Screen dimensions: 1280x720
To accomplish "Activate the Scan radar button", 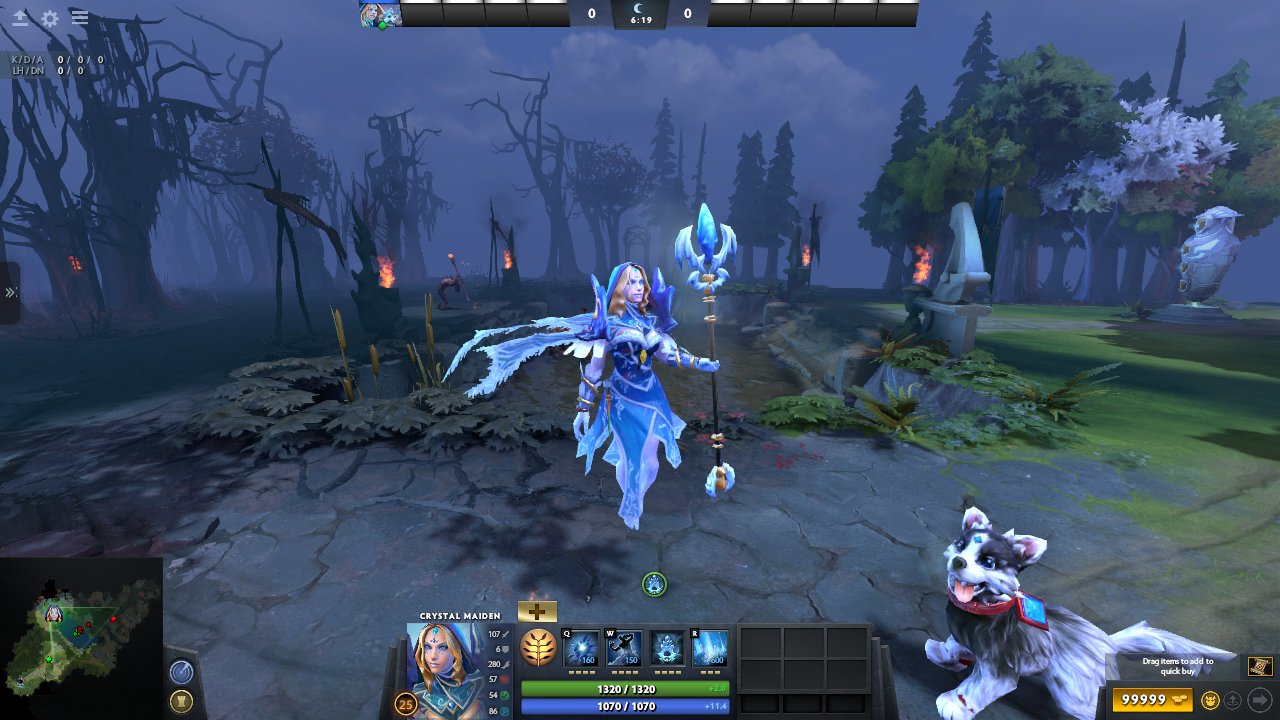I will coord(181,672).
